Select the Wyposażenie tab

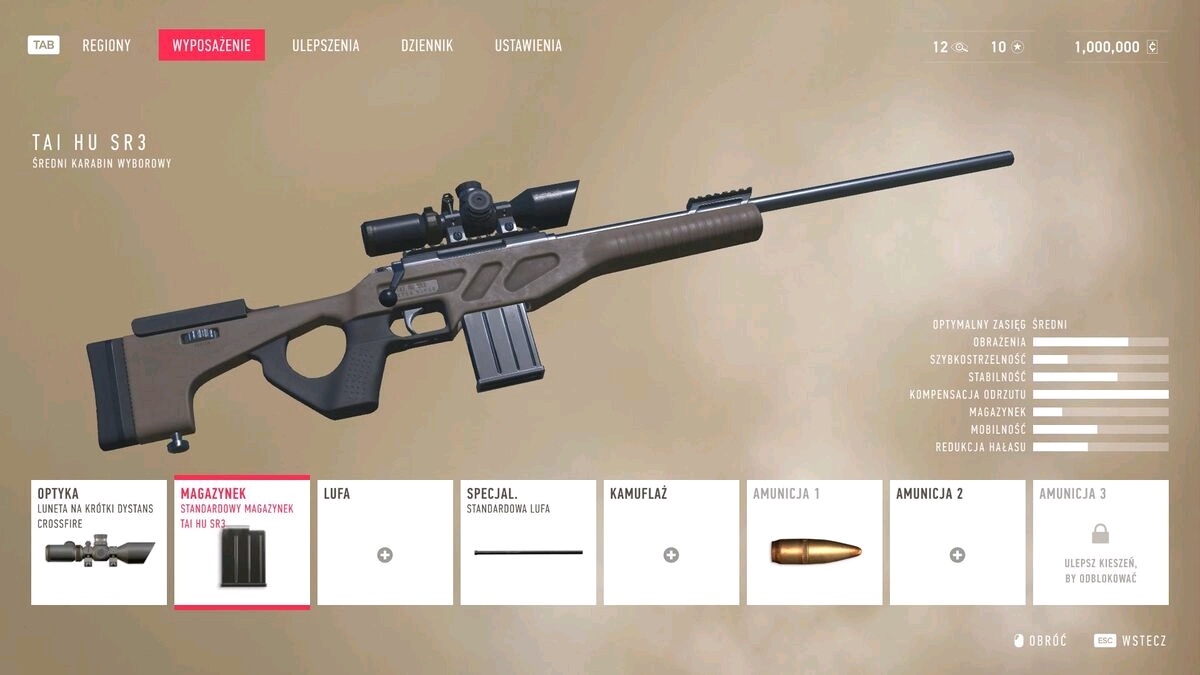point(211,46)
